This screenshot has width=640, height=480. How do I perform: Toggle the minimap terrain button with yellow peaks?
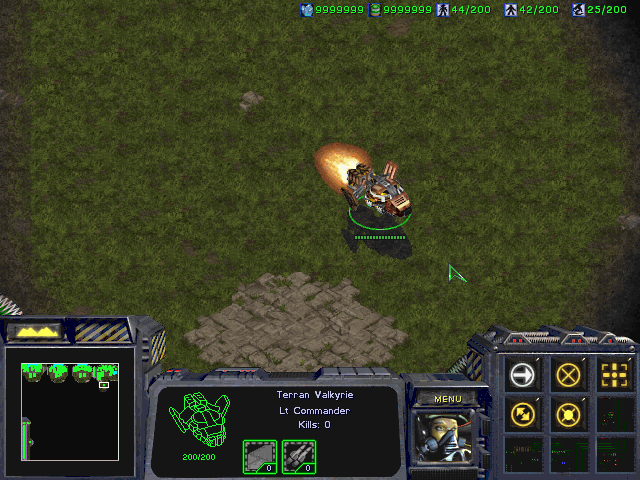[34, 330]
